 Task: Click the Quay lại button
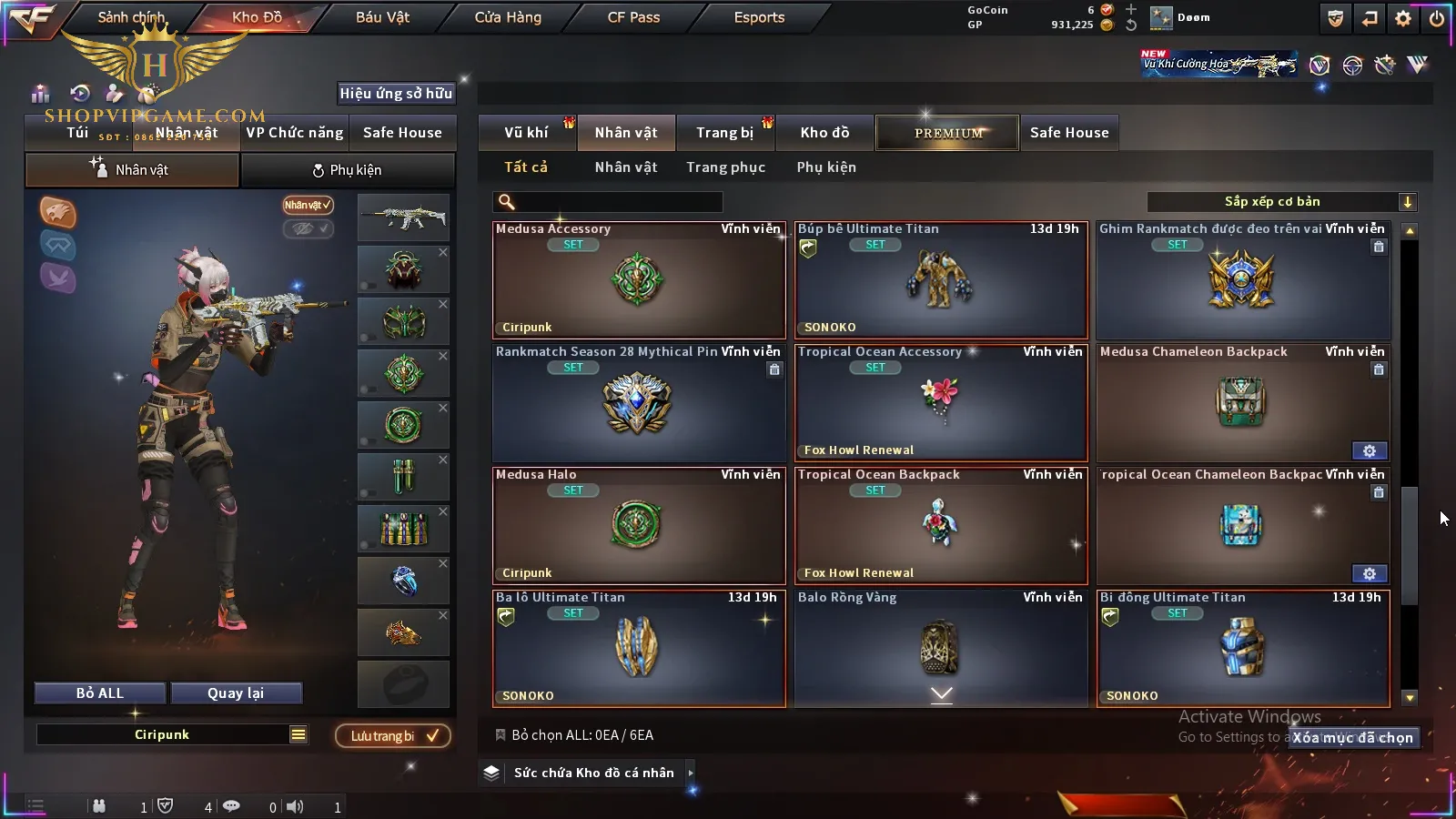(236, 693)
